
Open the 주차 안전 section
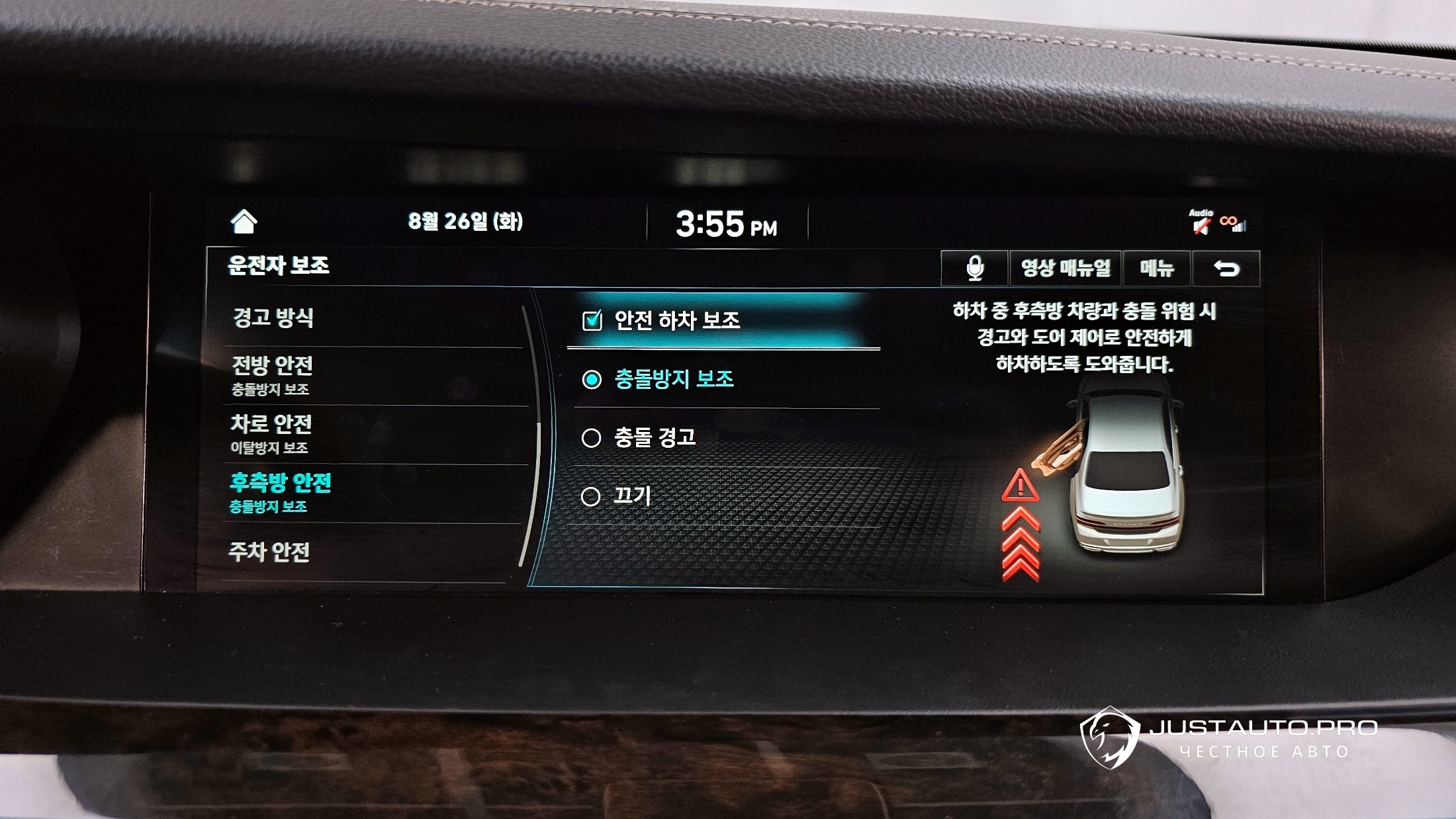tap(269, 552)
